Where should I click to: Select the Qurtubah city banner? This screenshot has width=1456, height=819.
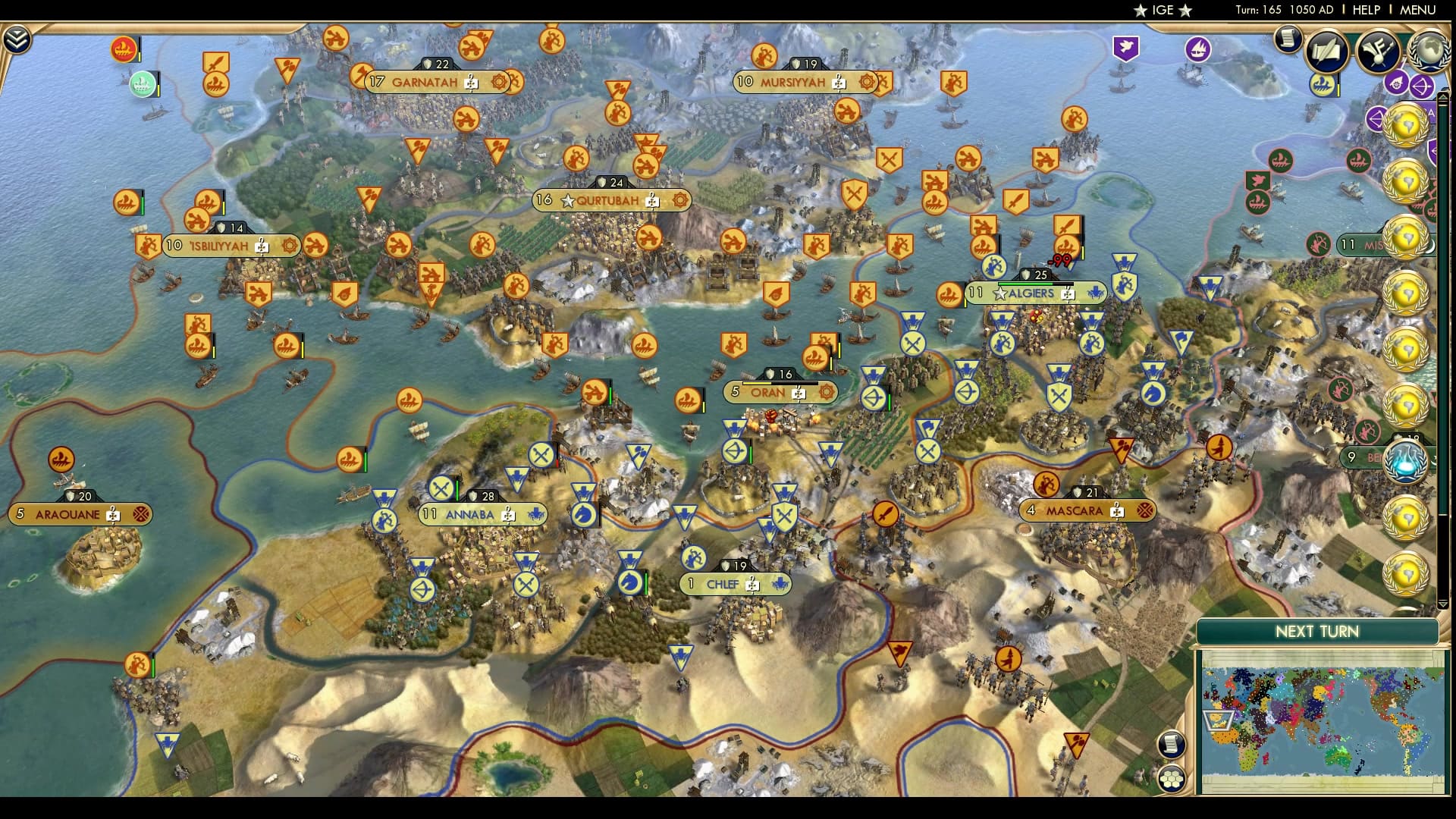pos(607,201)
